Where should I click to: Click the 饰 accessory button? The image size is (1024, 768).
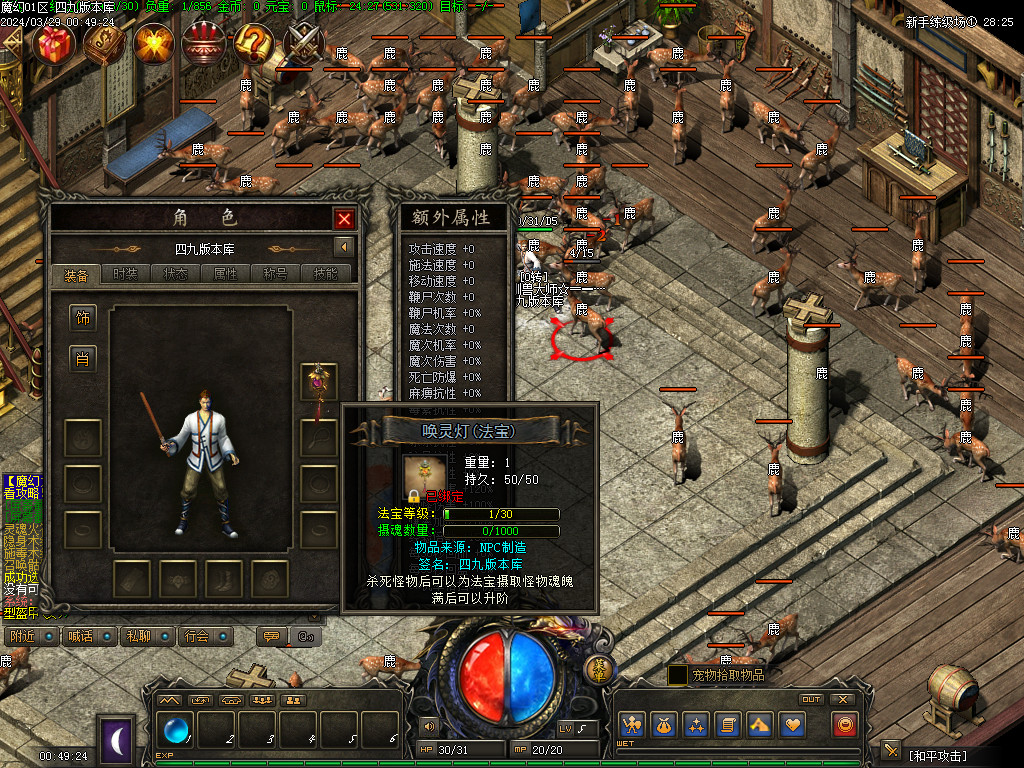pyautogui.click(x=82, y=319)
